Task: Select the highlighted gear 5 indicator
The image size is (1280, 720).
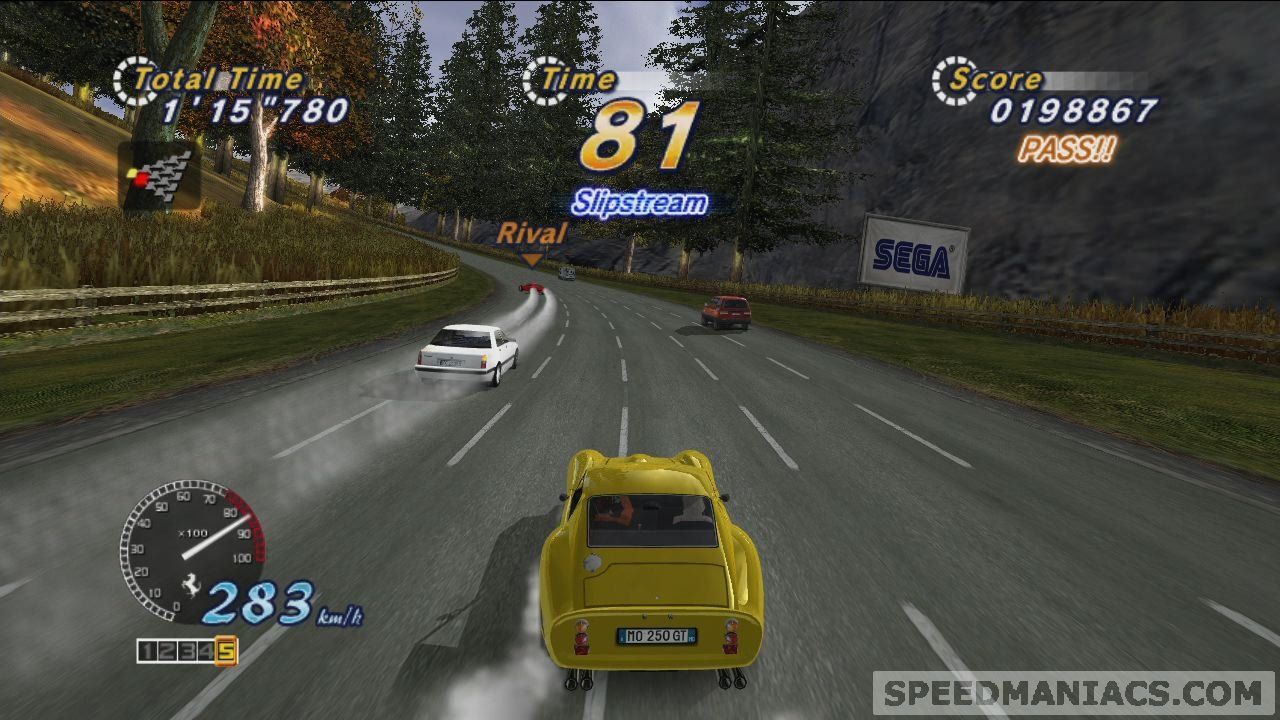Action: point(226,651)
